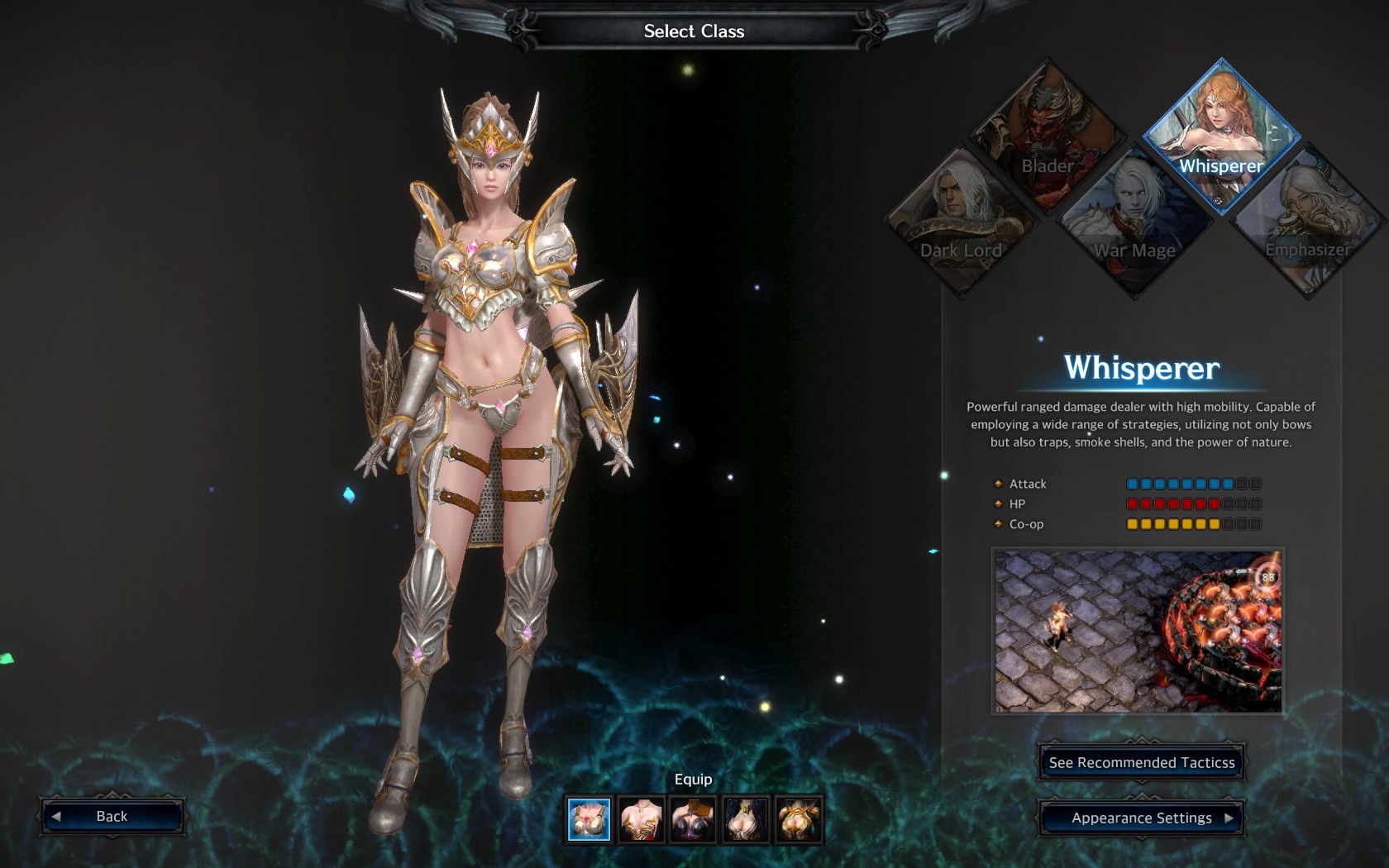The width and height of the screenshot is (1389, 868).
Task: Open See Recommended Tacticss
Action: [1141, 762]
